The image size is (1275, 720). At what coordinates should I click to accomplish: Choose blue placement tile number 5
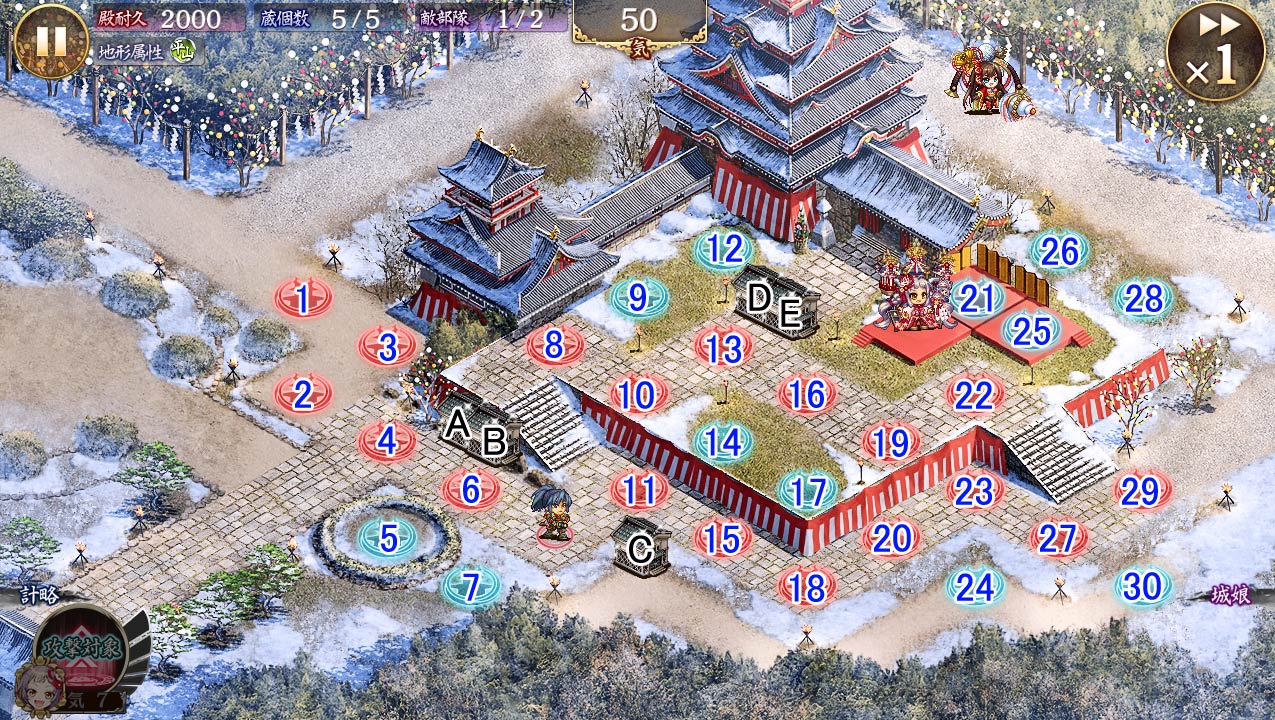point(388,538)
